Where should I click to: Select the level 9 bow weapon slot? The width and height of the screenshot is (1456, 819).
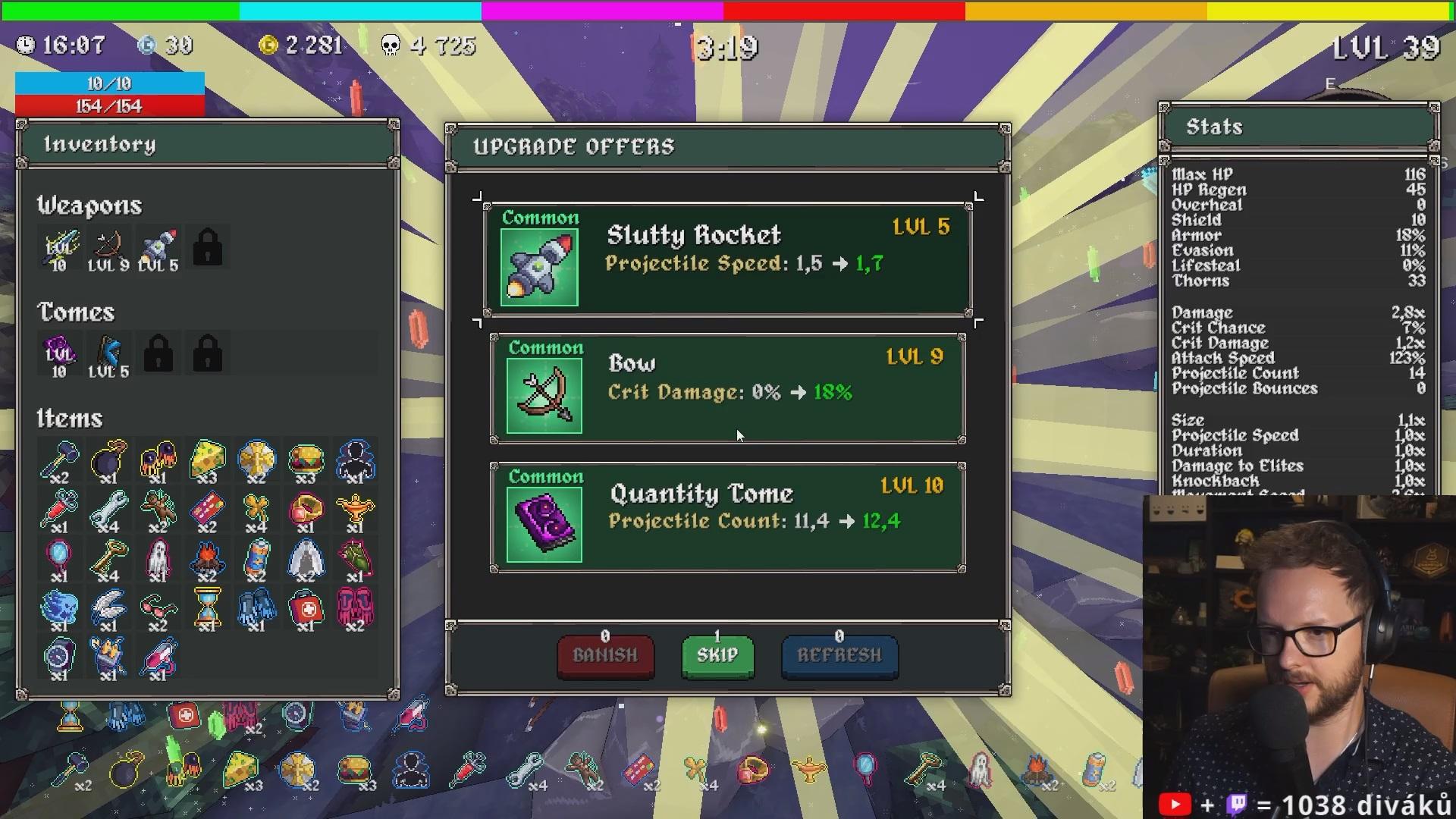(108, 249)
